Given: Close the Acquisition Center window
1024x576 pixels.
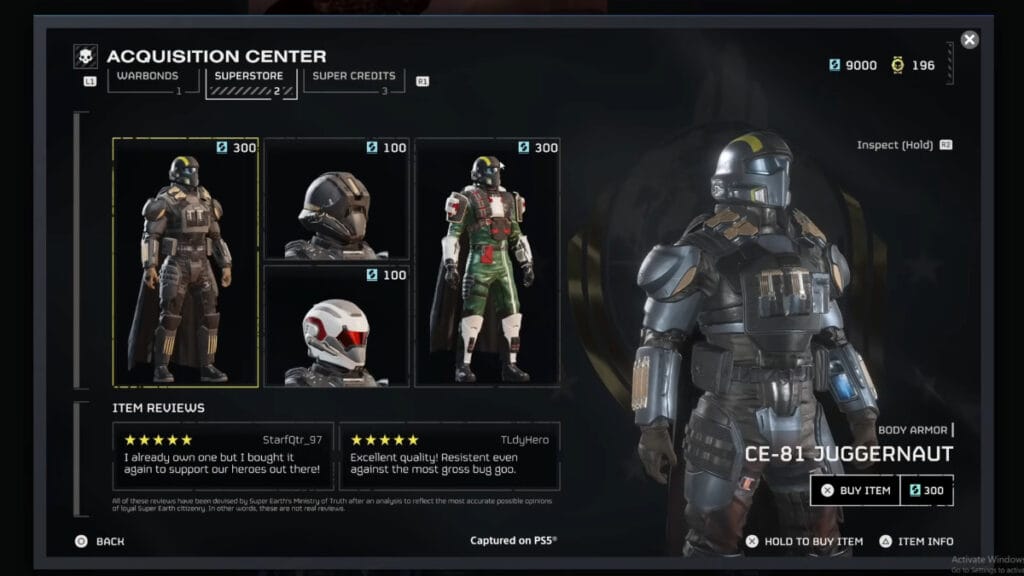Looking at the screenshot, I should pos(969,40).
